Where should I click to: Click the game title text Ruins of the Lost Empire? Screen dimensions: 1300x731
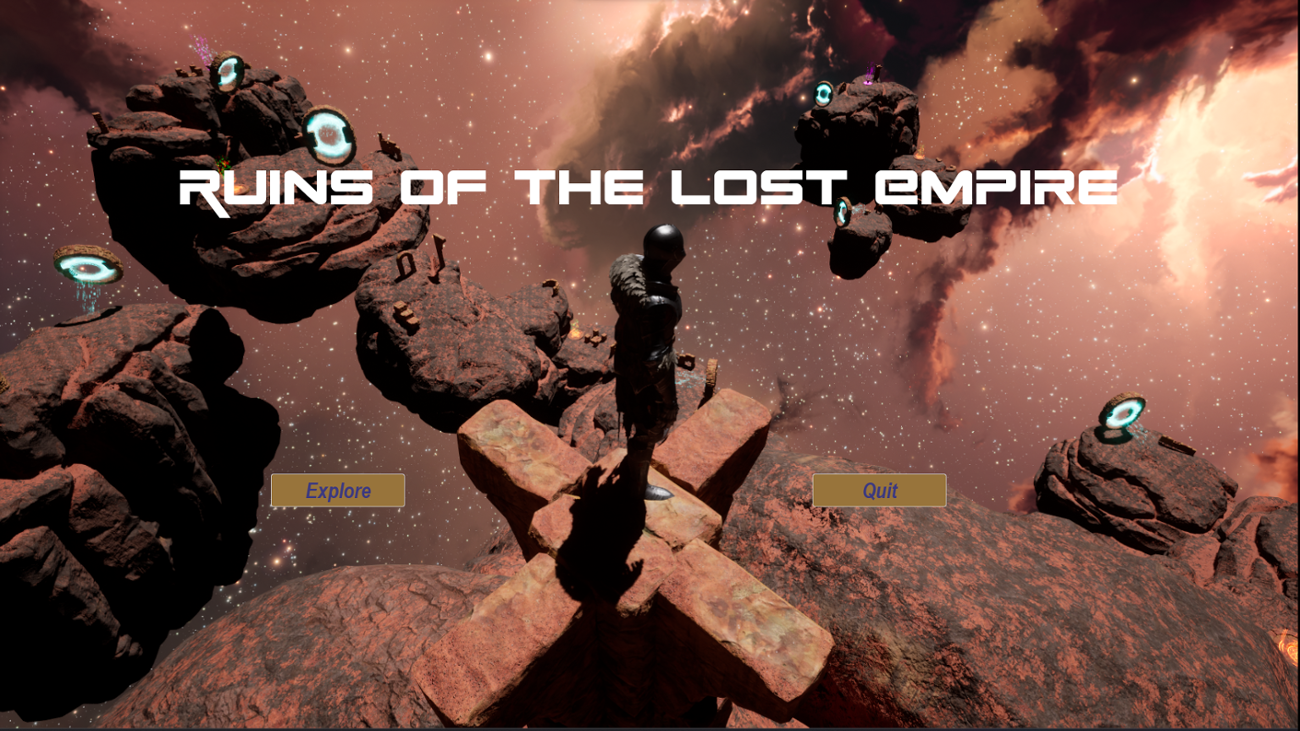pyautogui.click(x=650, y=186)
